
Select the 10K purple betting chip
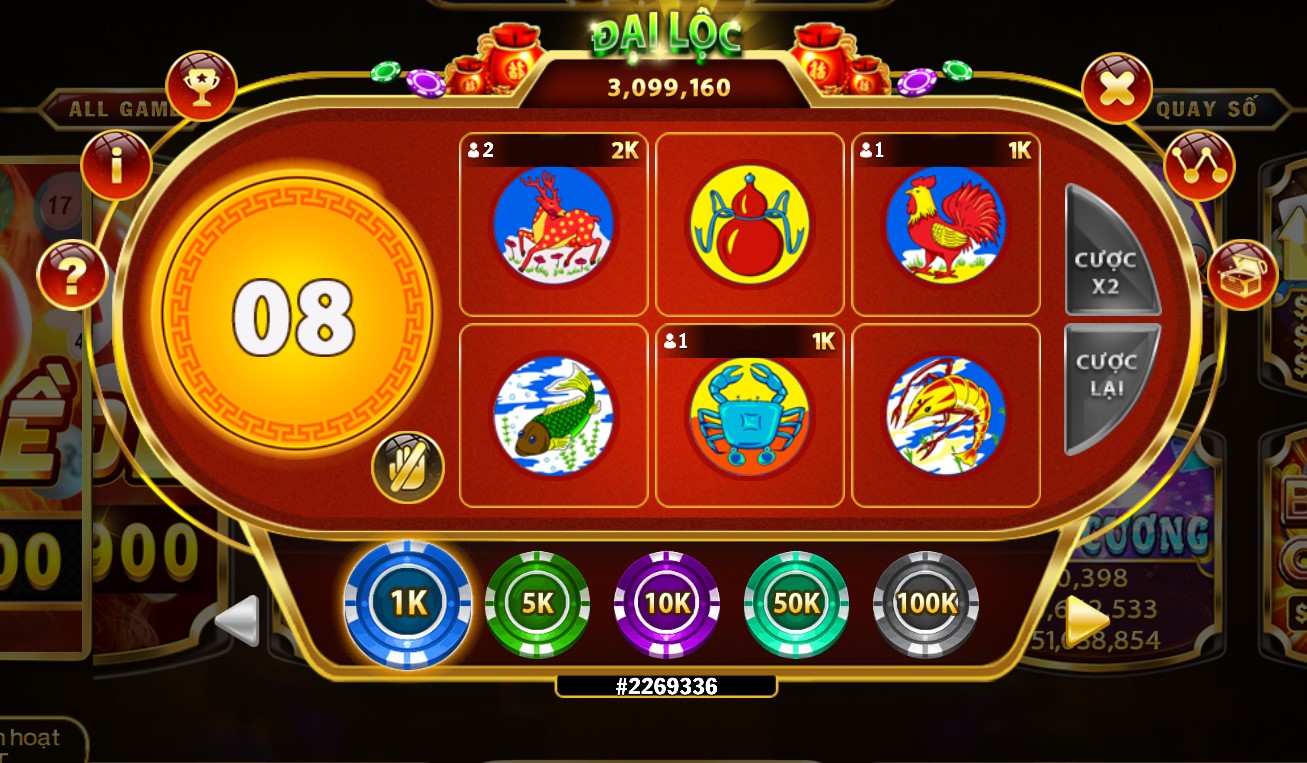[665, 603]
